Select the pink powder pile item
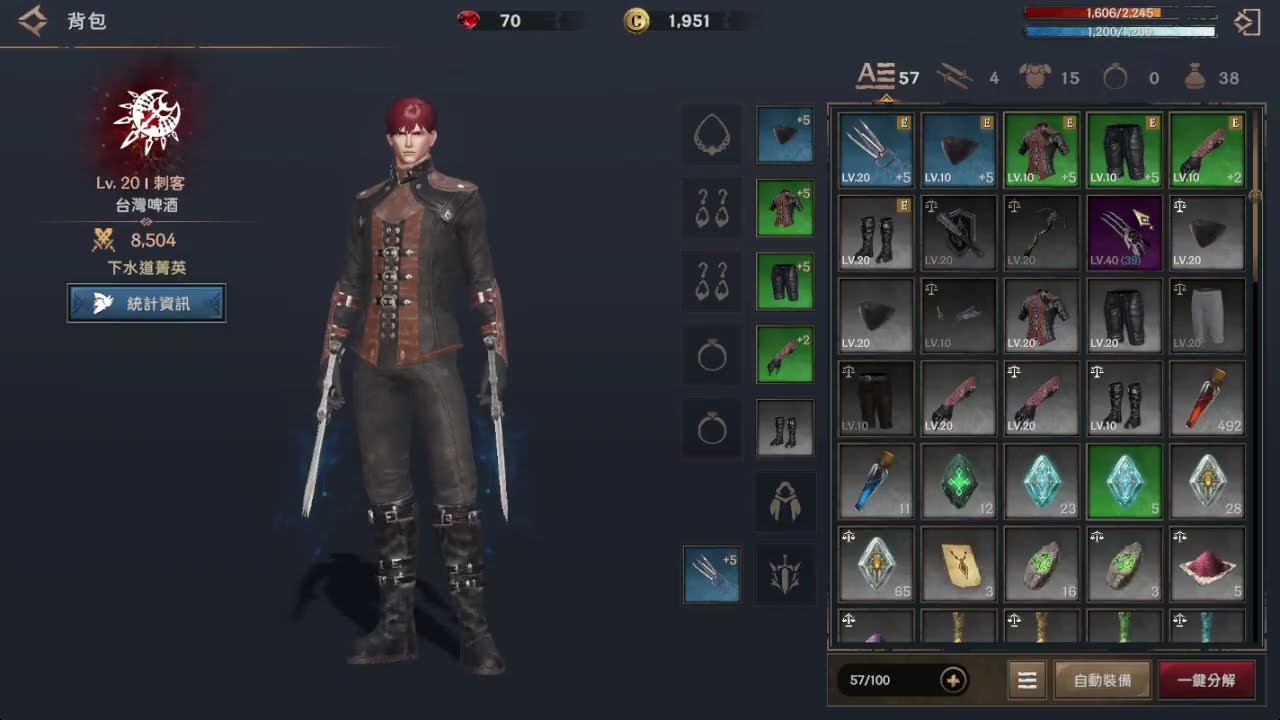 point(1207,564)
